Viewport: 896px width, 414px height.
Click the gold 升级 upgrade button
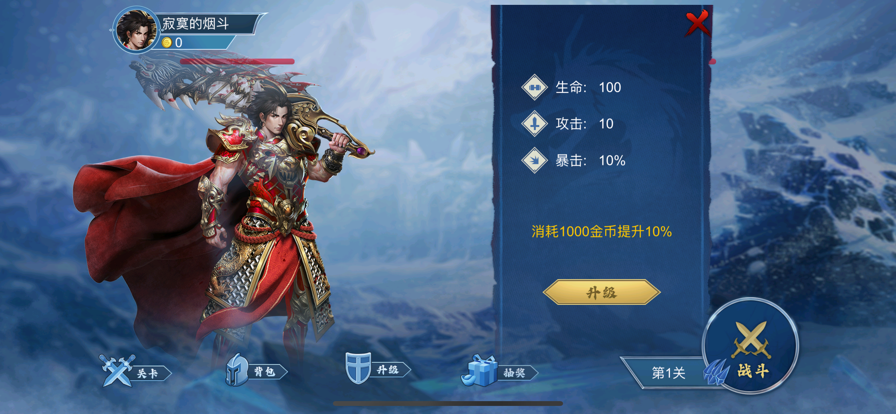601,292
